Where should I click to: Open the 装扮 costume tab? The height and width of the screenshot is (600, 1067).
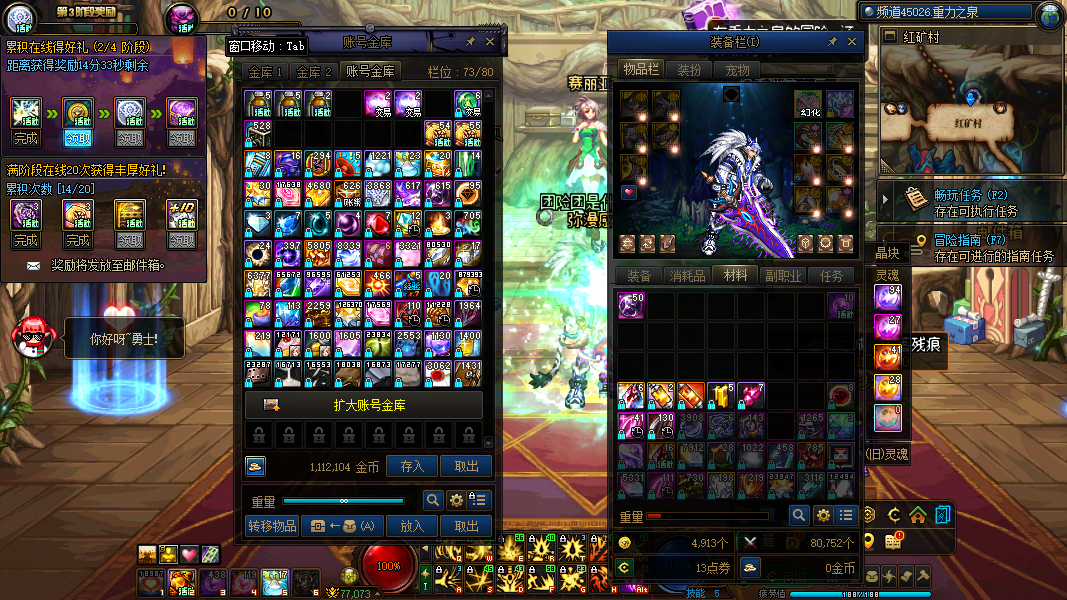[x=689, y=70]
